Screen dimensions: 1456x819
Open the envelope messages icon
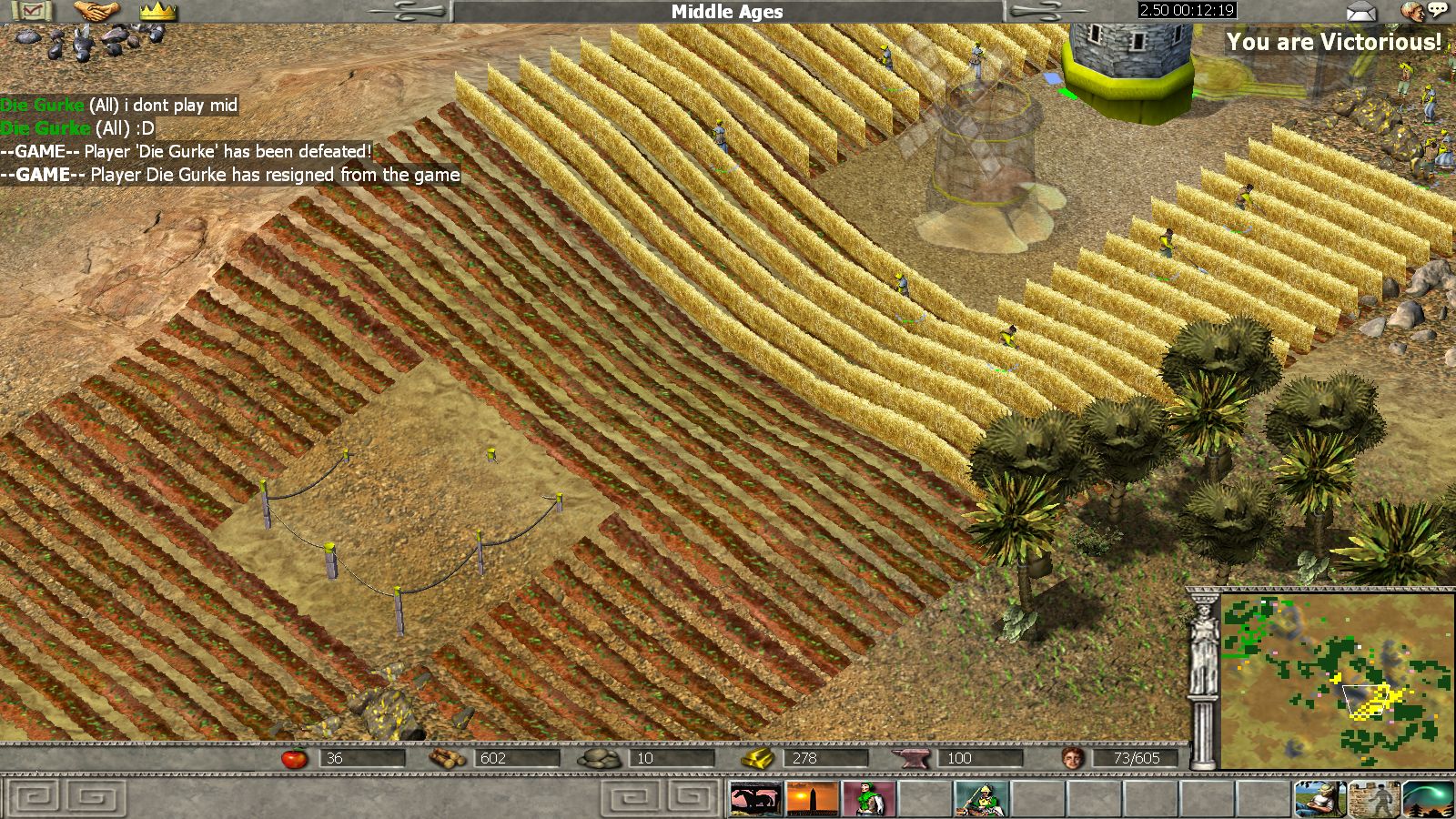pyautogui.click(x=1361, y=12)
